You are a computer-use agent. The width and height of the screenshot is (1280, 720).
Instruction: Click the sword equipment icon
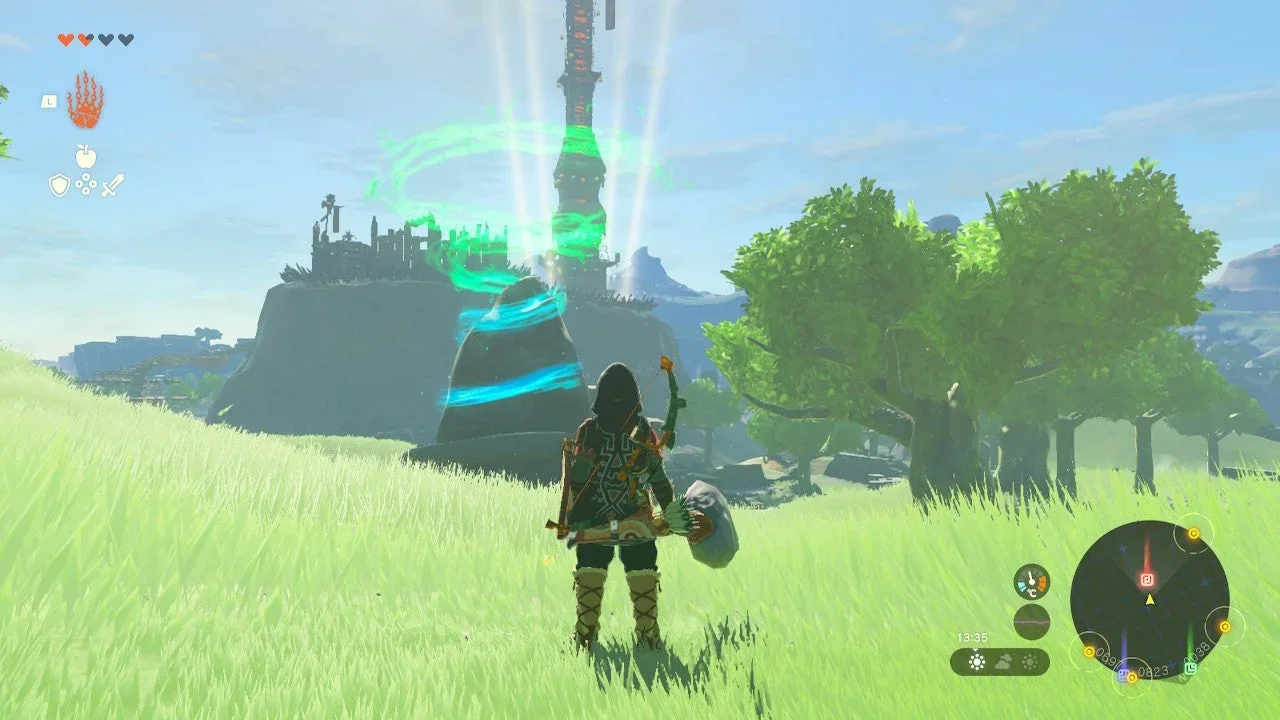(x=113, y=184)
